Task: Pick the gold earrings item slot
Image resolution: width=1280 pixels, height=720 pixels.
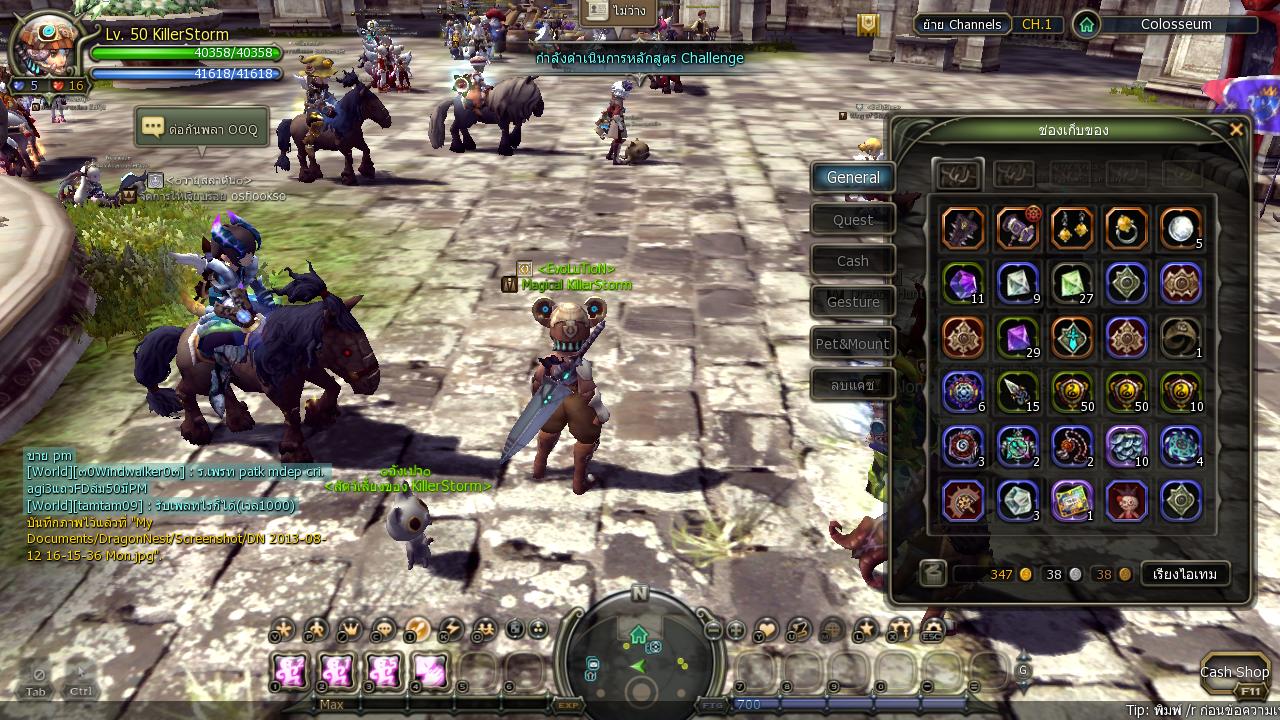Action: click(x=1072, y=229)
